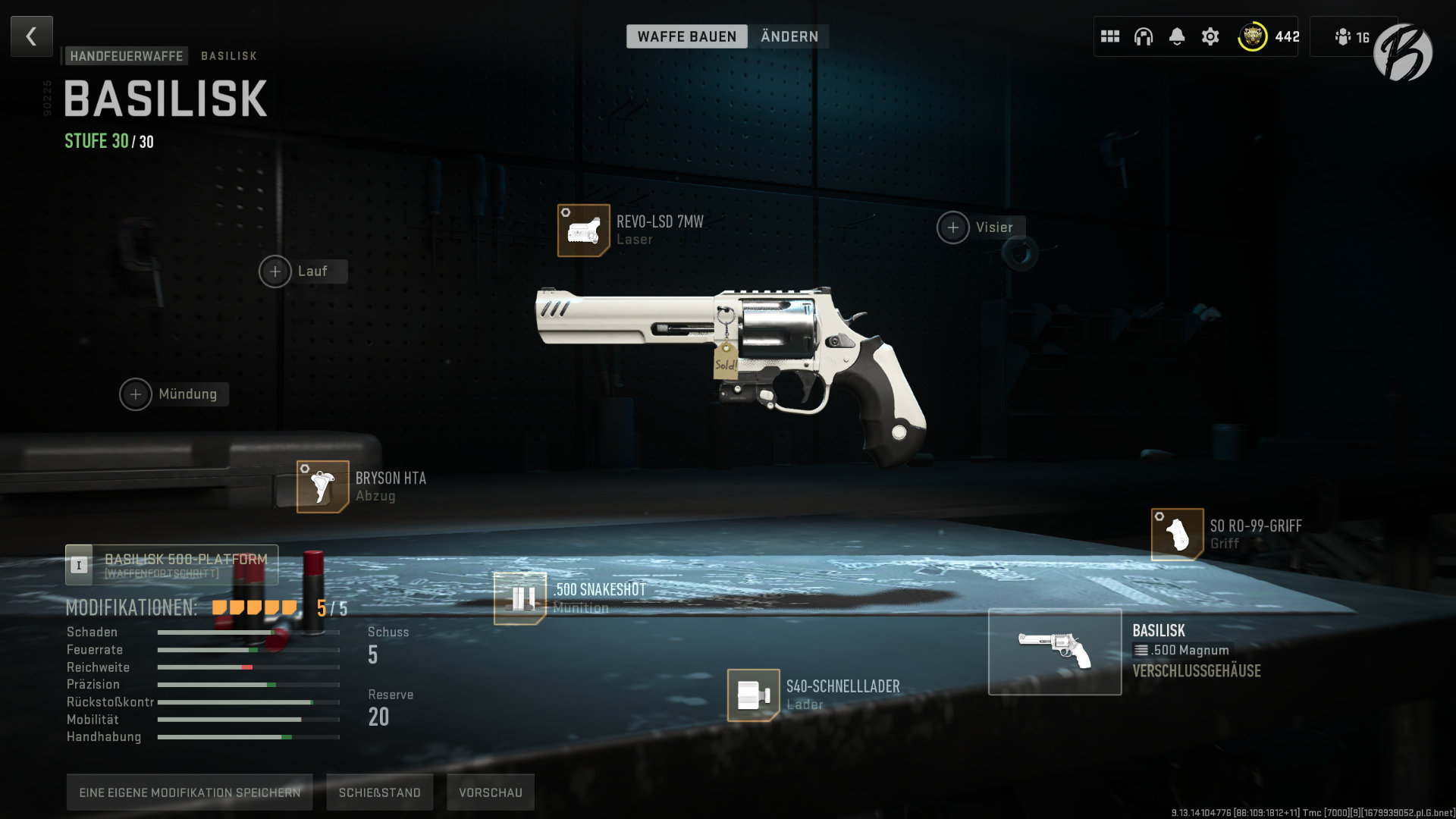Select the WAFFE BAUEN tab
This screenshot has width=1456, height=819.
click(x=686, y=36)
